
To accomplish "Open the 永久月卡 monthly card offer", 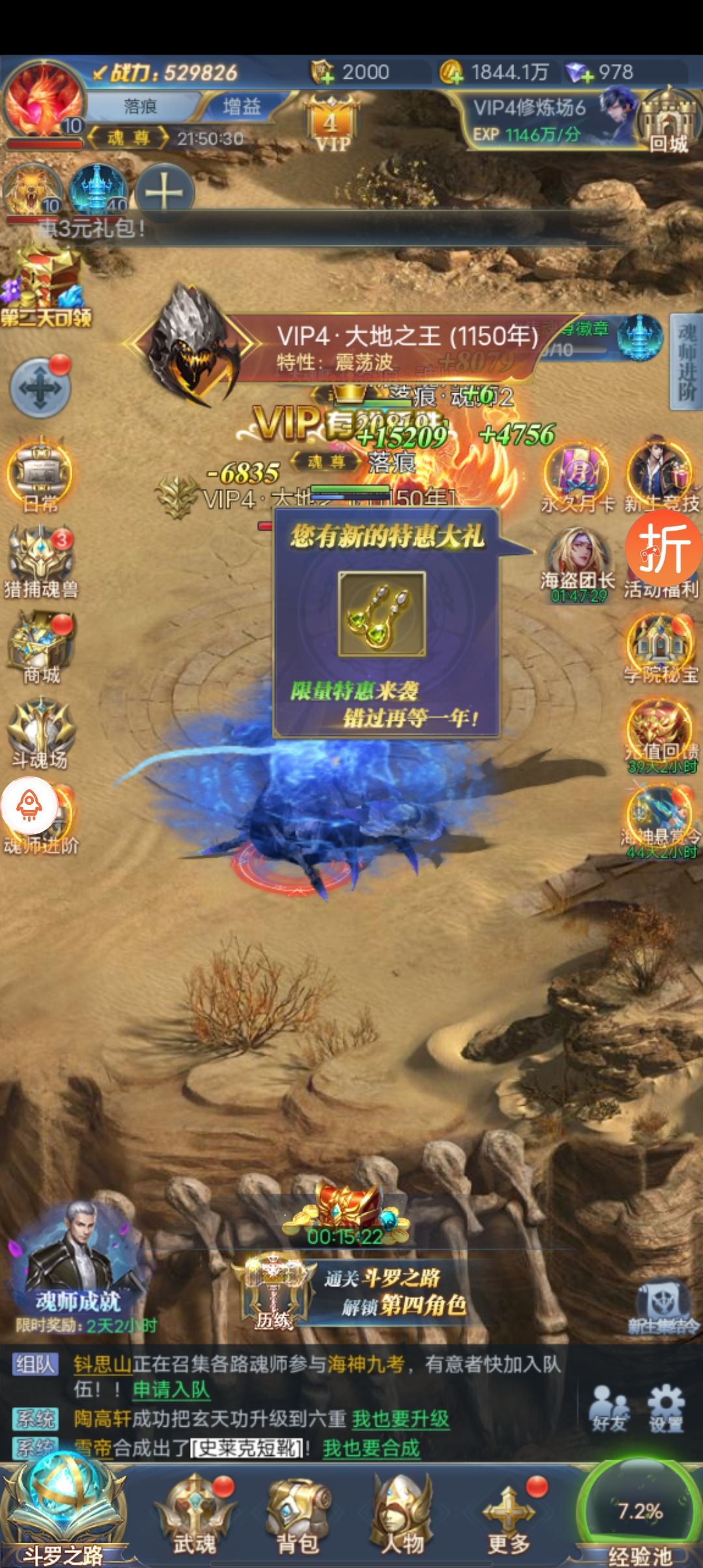I will click(577, 479).
